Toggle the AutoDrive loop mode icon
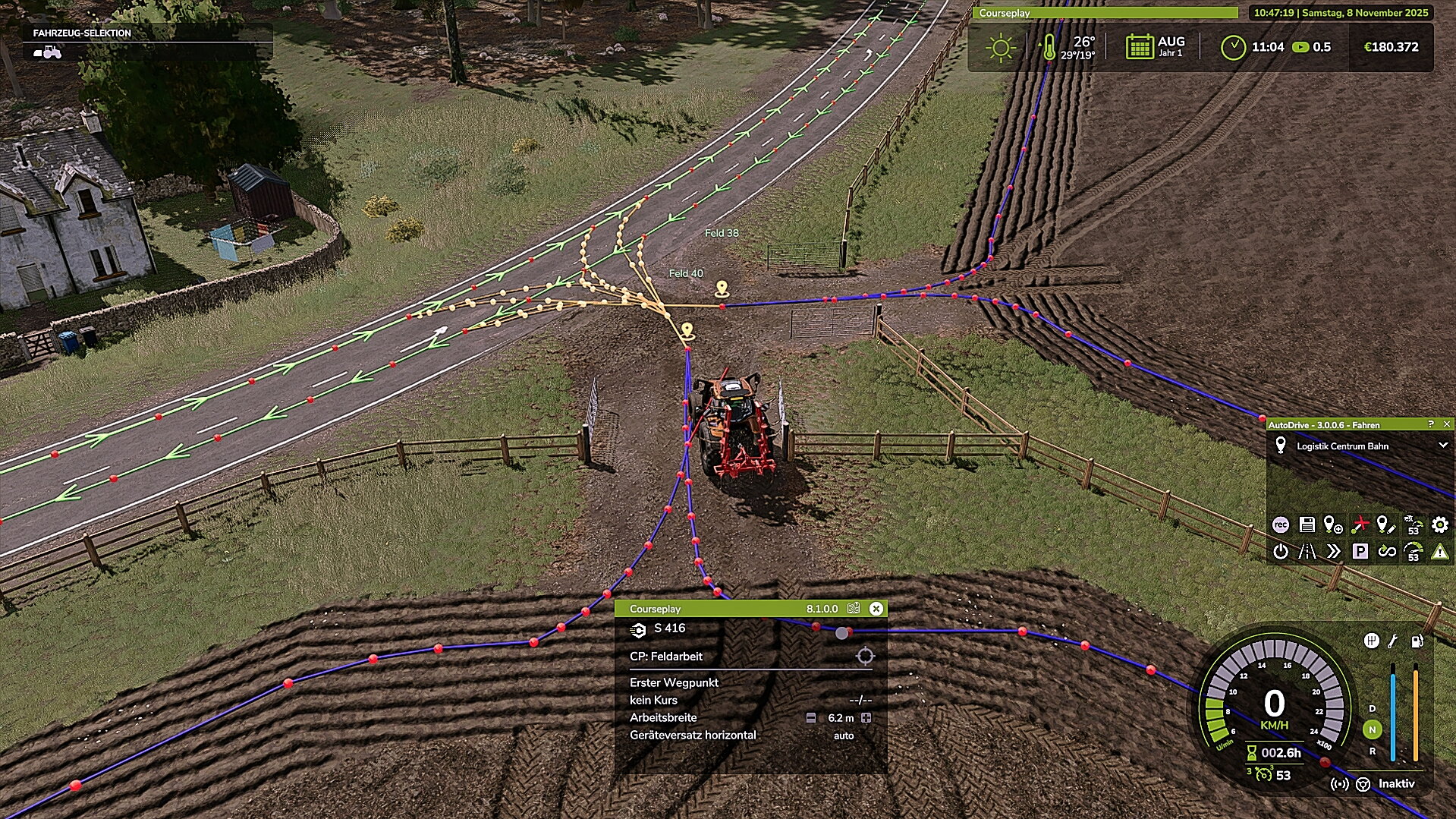Screen dimensions: 1456x819 click(1387, 552)
